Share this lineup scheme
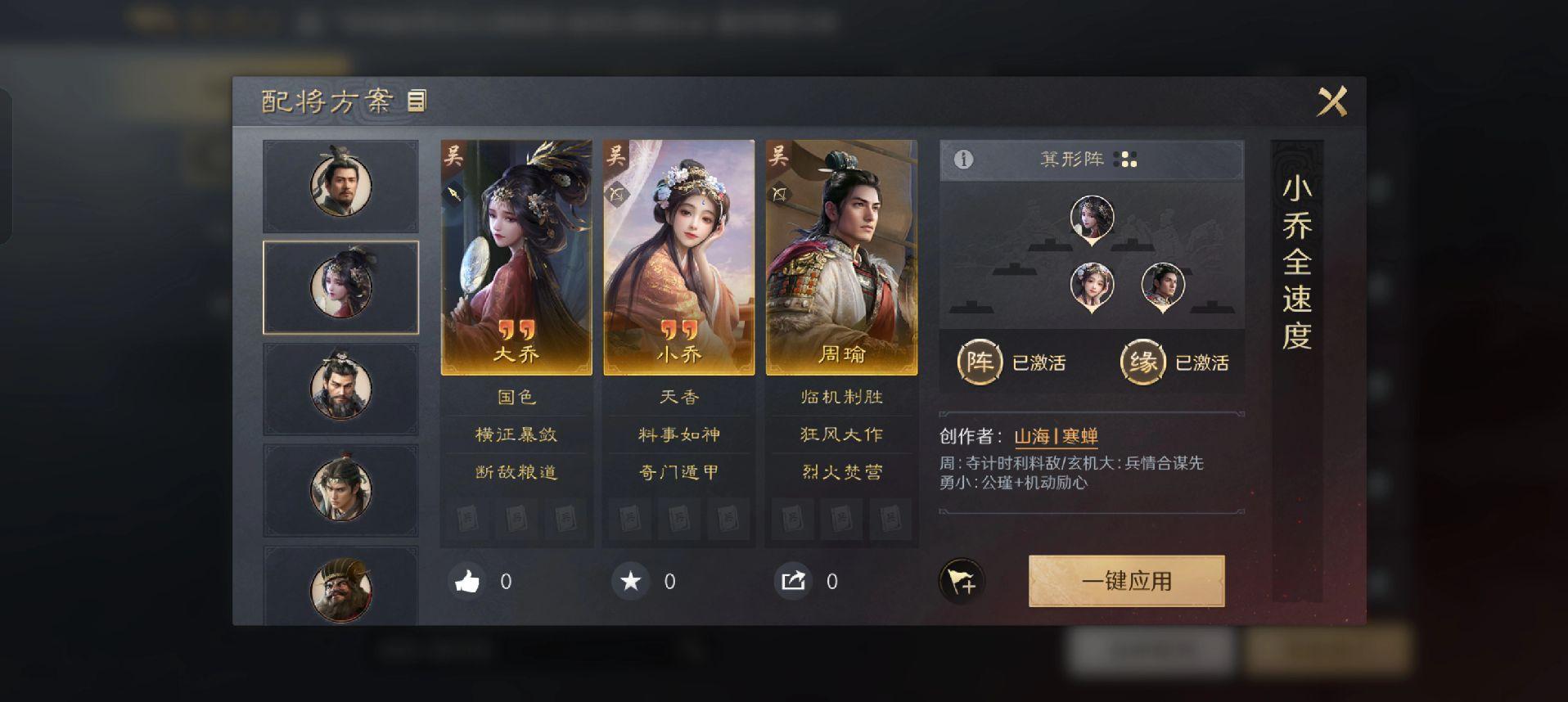Image resolution: width=1568 pixels, height=702 pixels. coord(793,582)
